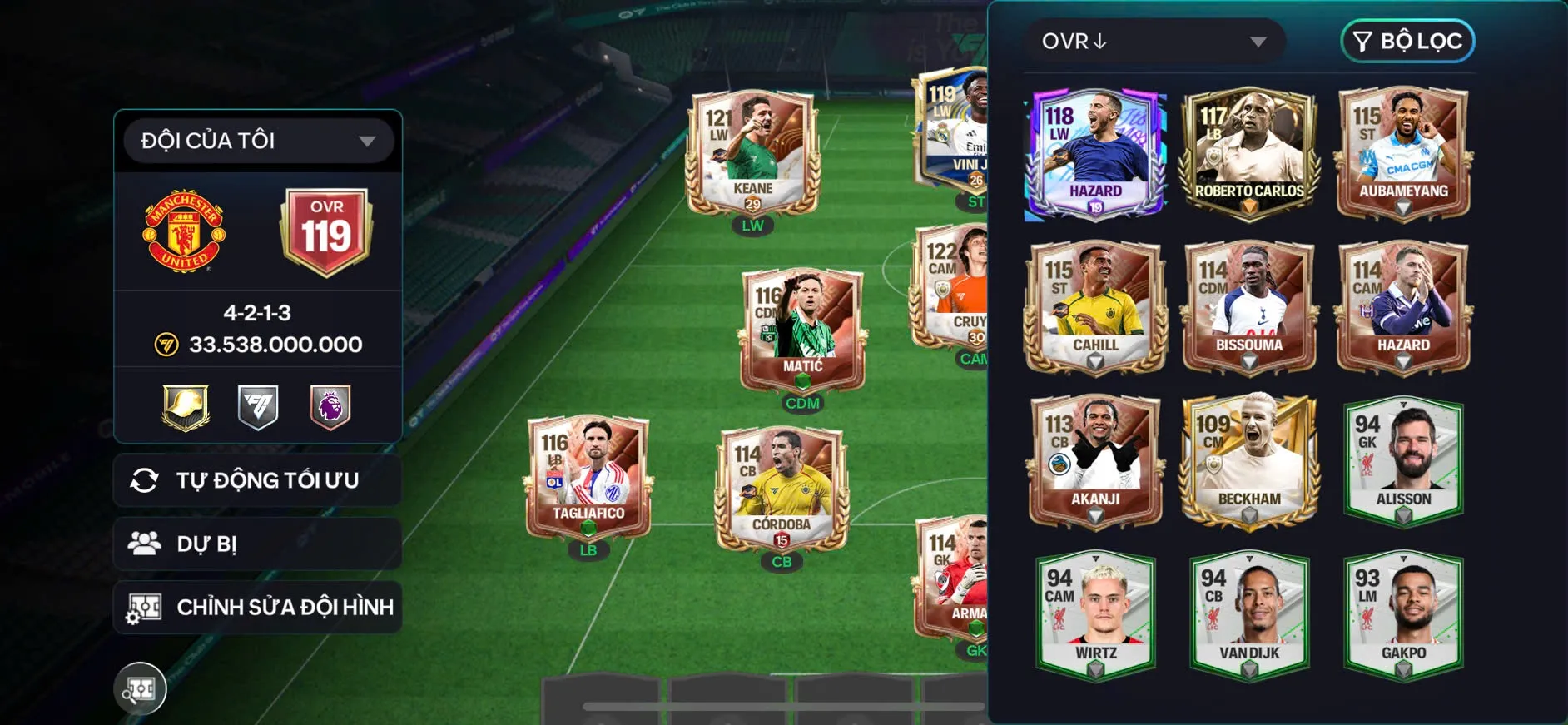The image size is (1568, 725).
Task: Open the DỰ BỊ reserves list
Action: coord(258,544)
